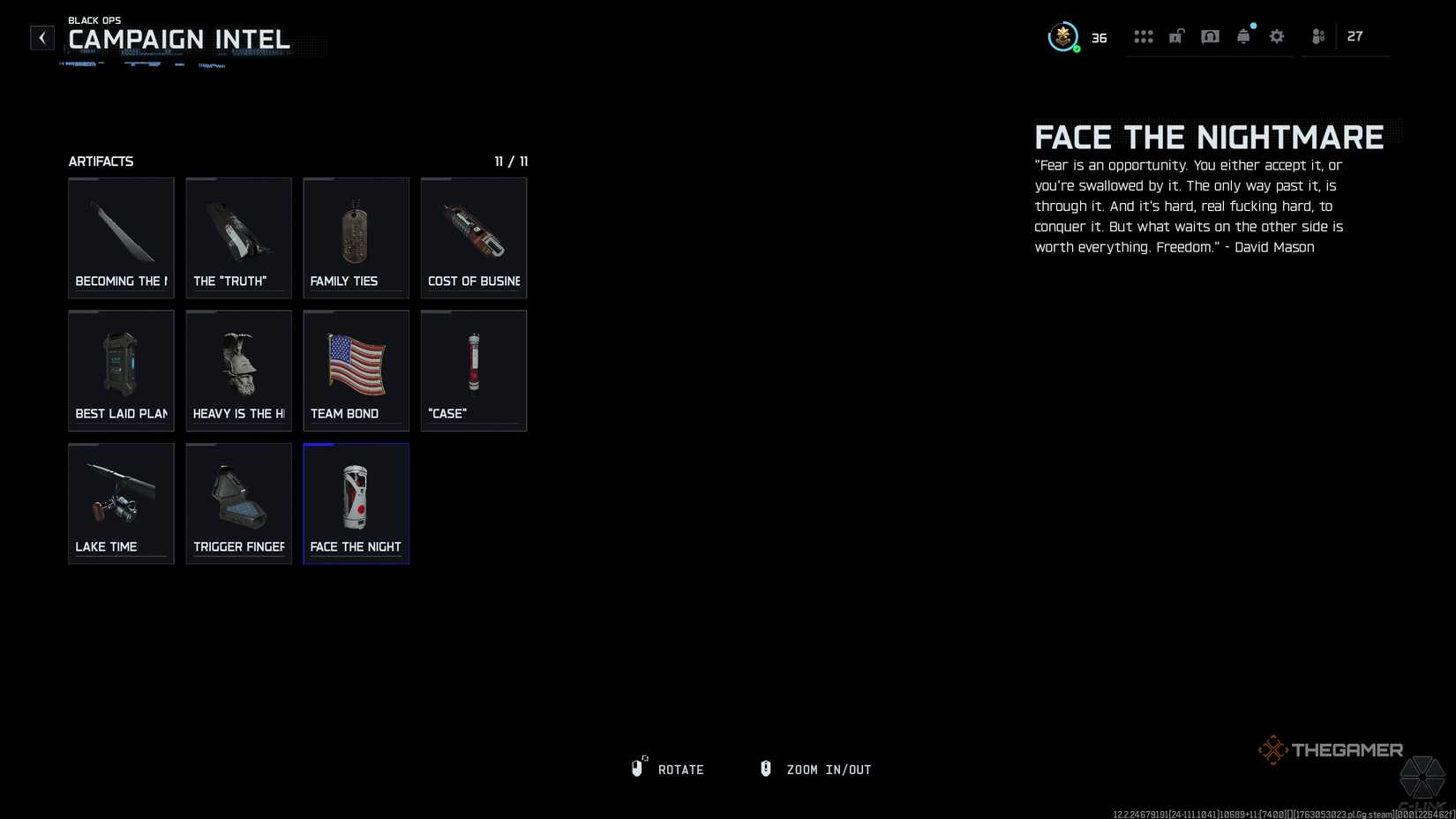The width and height of the screenshot is (1456, 819).
Task: Click the back arrow next to Campaign Intel
Action: (41, 37)
